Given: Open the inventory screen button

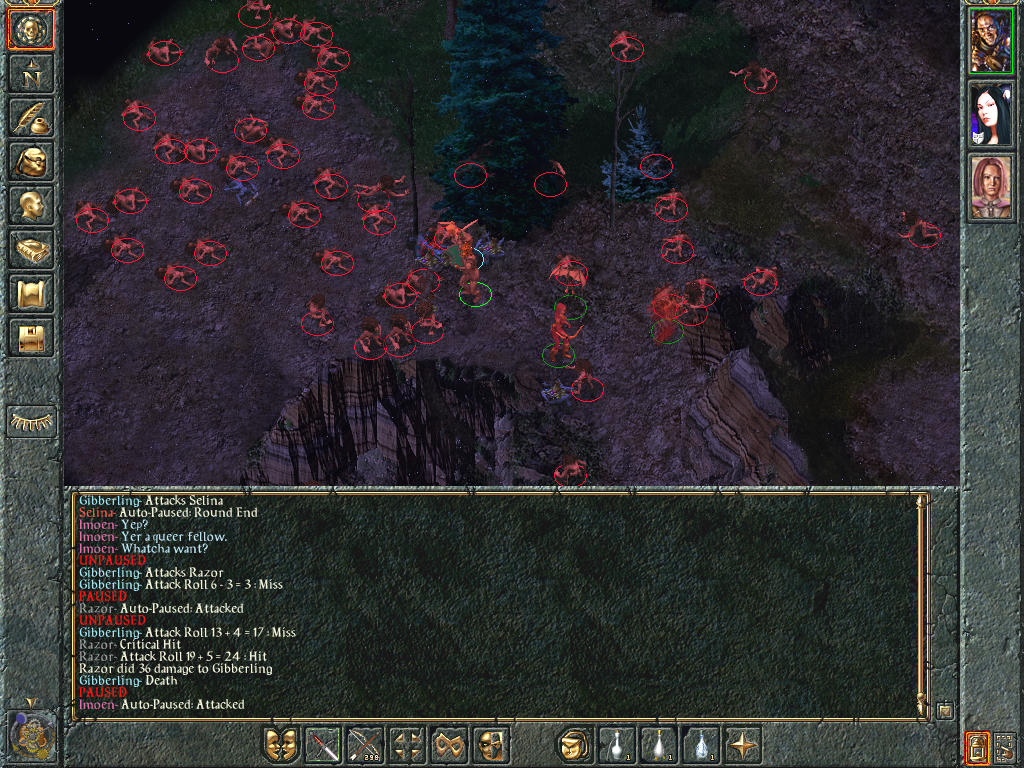Looking at the screenshot, I should (31, 161).
